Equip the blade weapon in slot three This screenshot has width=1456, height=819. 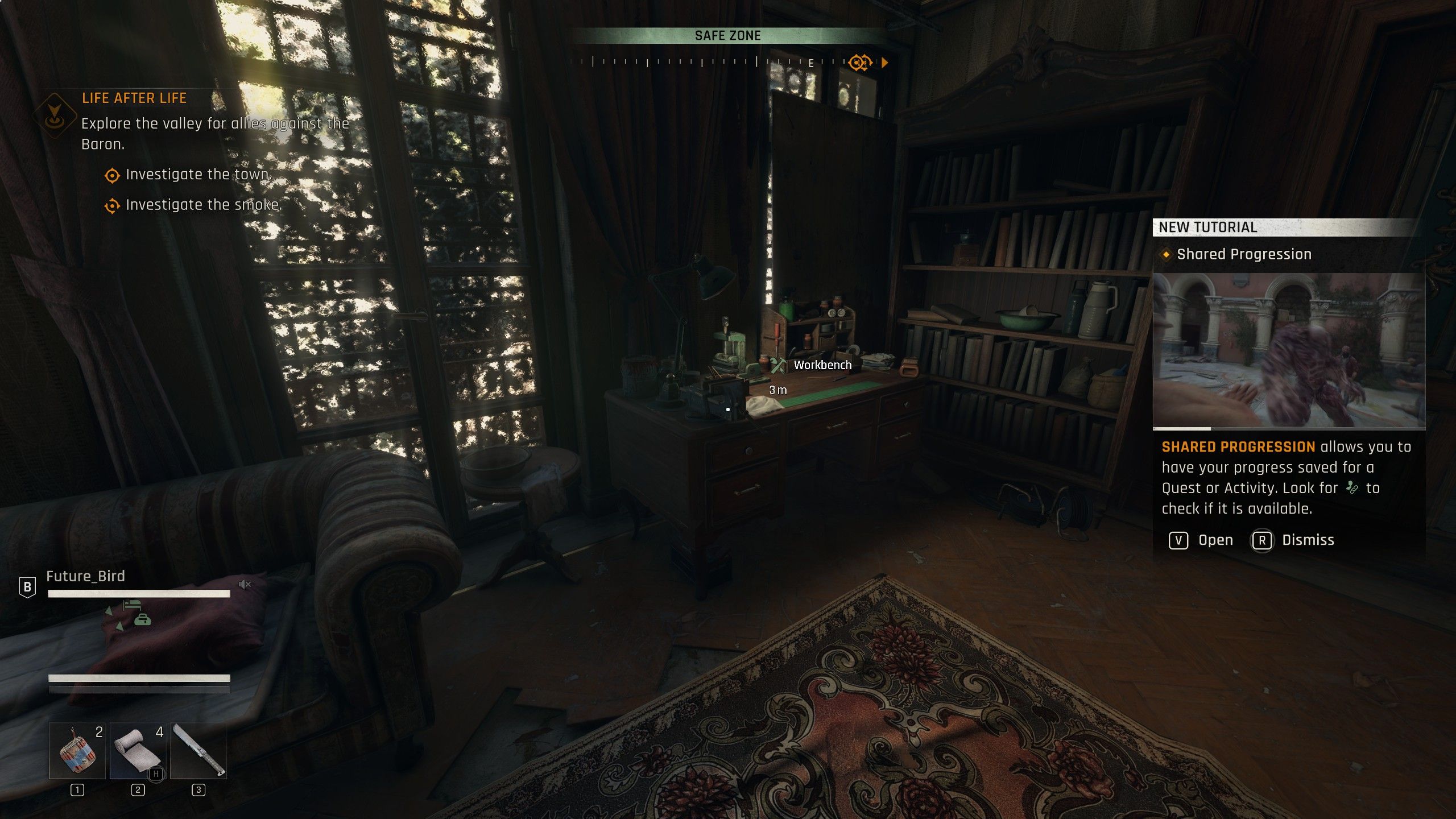(x=198, y=750)
